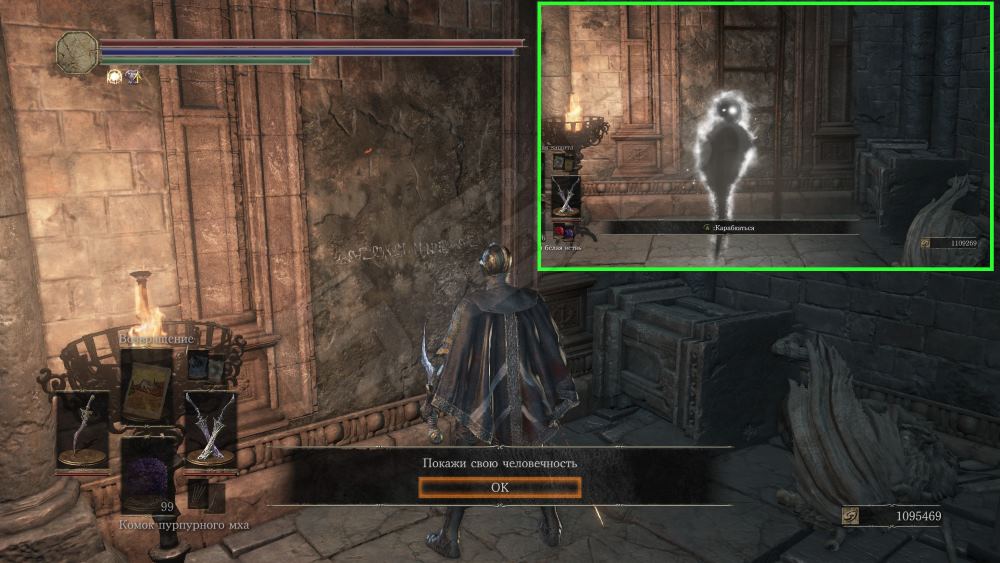
Task: Confirm the dialog with the OK button
Action: 499,487
